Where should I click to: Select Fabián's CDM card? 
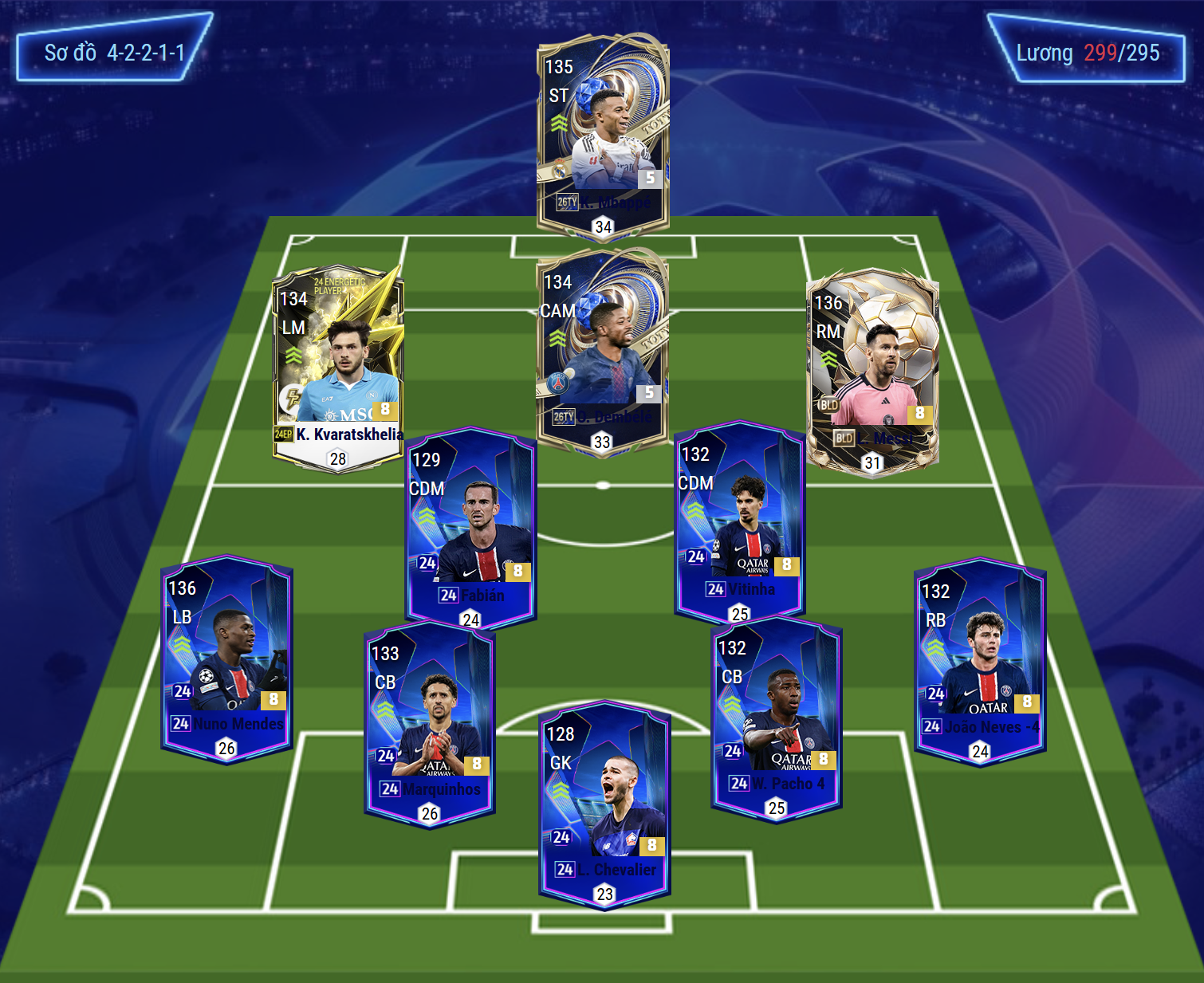click(470, 526)
